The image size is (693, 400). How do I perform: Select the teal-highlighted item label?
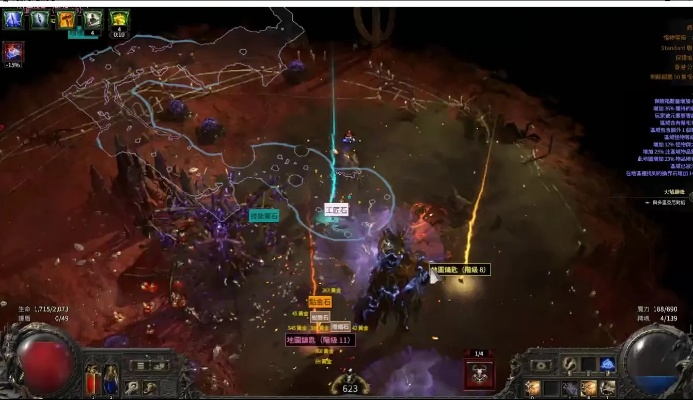click(x=264, y=216)
